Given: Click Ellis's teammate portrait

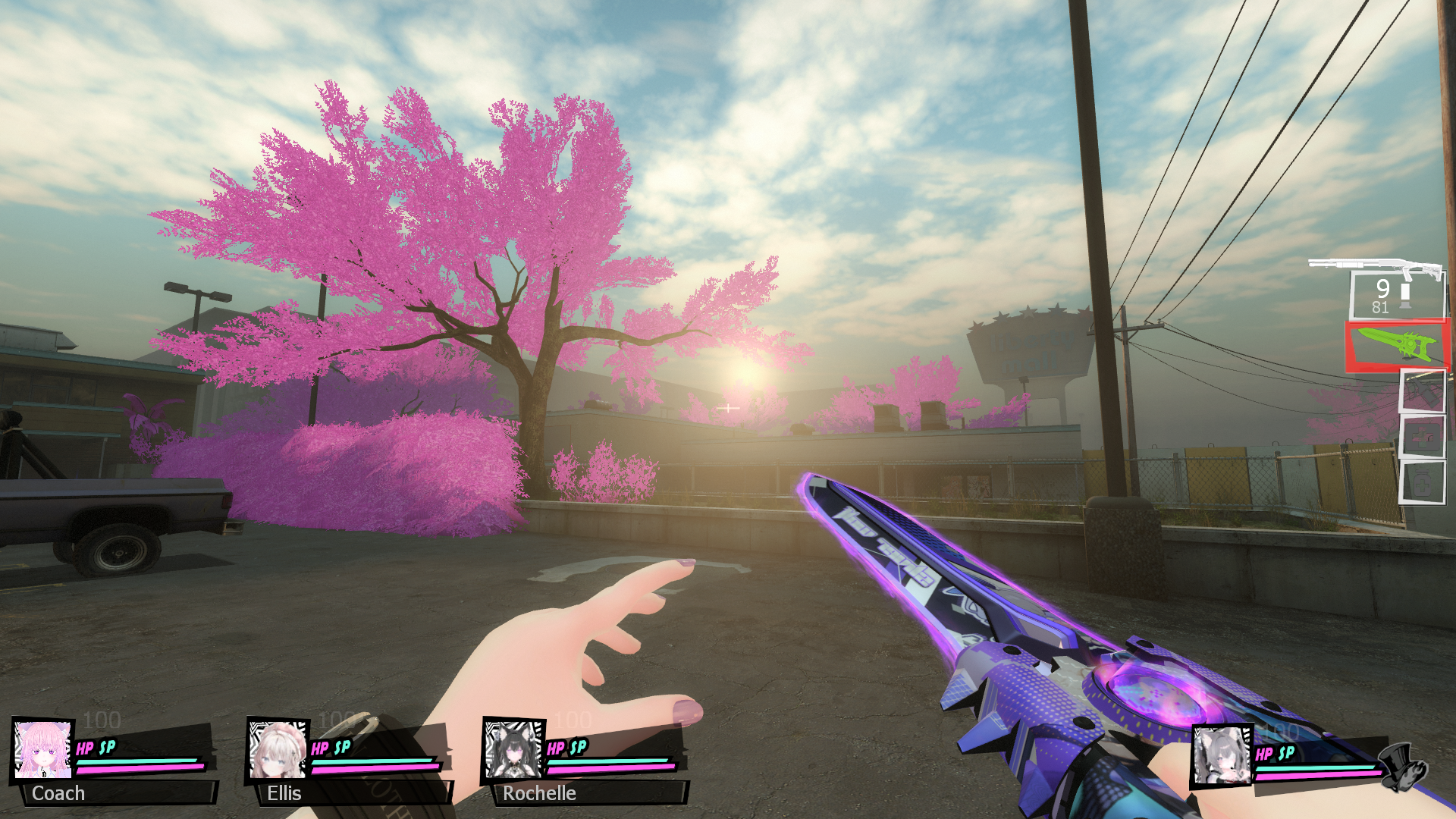Looking at the screenshot, I should 278,750.
